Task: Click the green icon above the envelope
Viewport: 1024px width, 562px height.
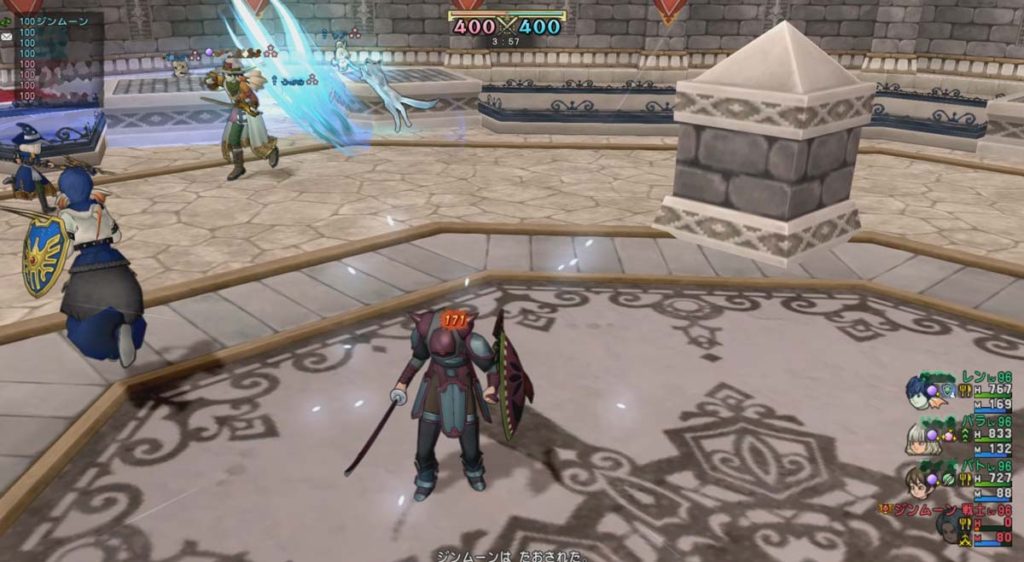Action: click(x=7, y=21)
